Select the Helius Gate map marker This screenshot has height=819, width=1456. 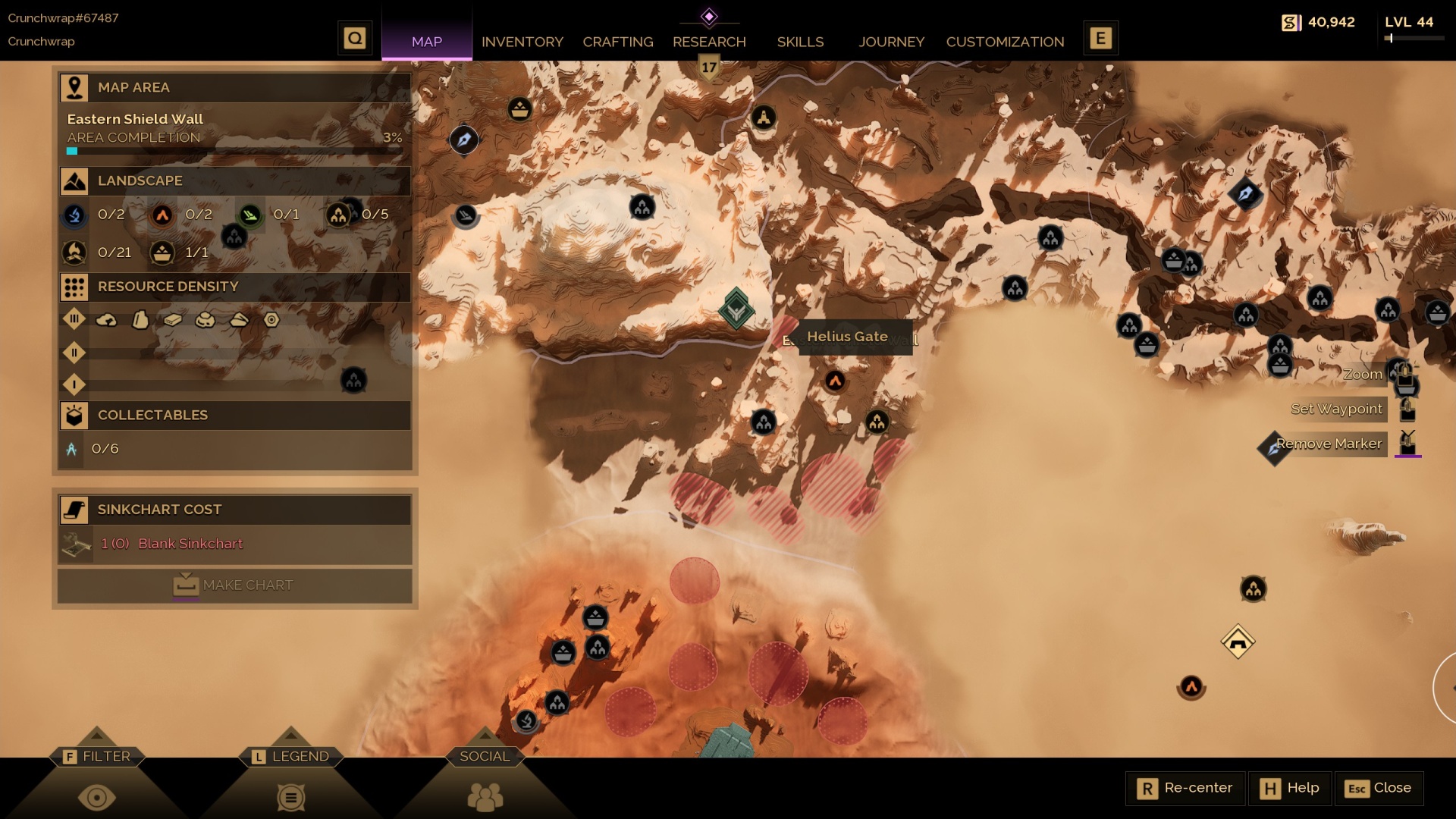click(x=736, y=309)
